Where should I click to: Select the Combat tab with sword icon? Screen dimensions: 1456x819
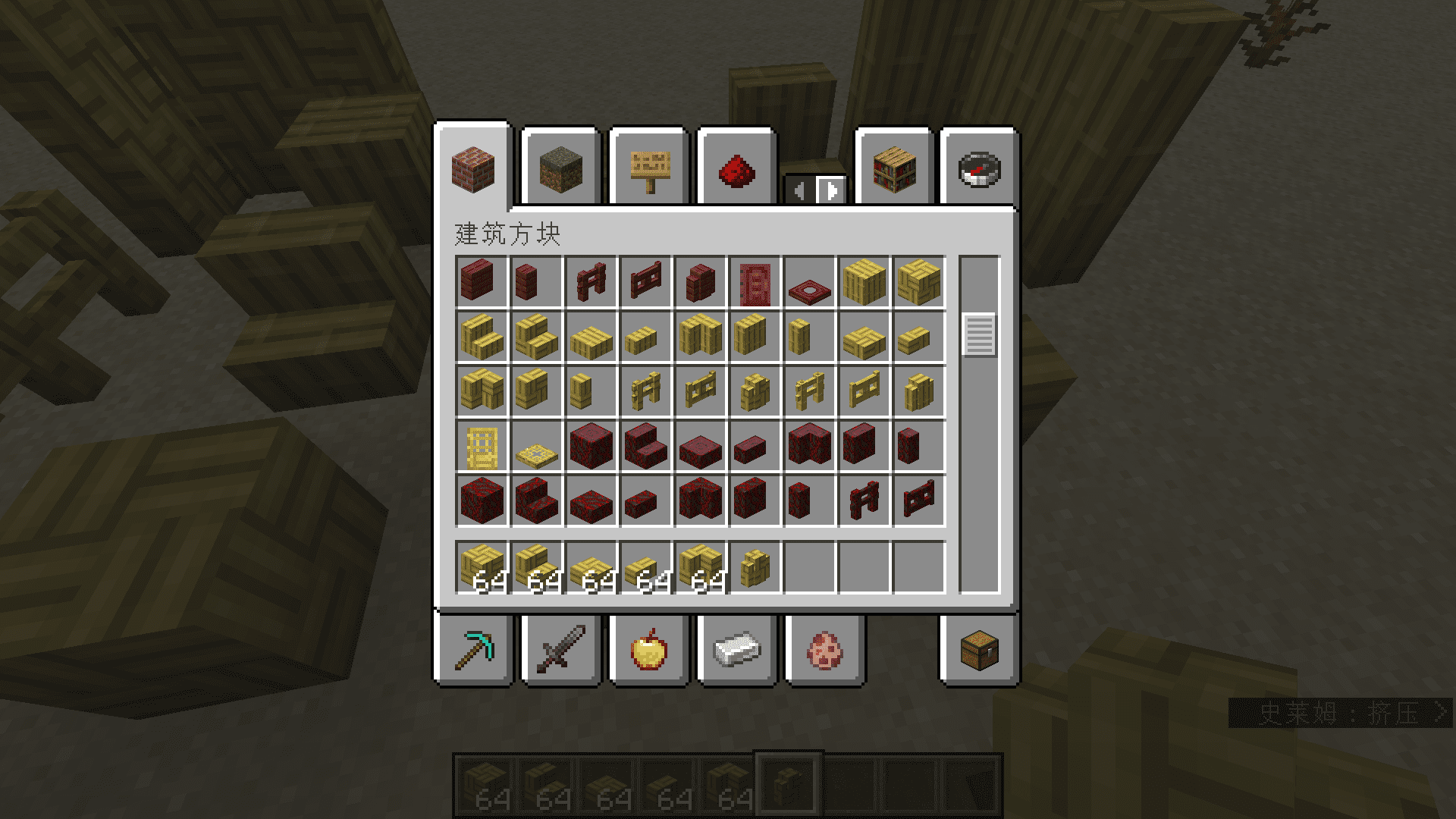click(x=561, y=651)
